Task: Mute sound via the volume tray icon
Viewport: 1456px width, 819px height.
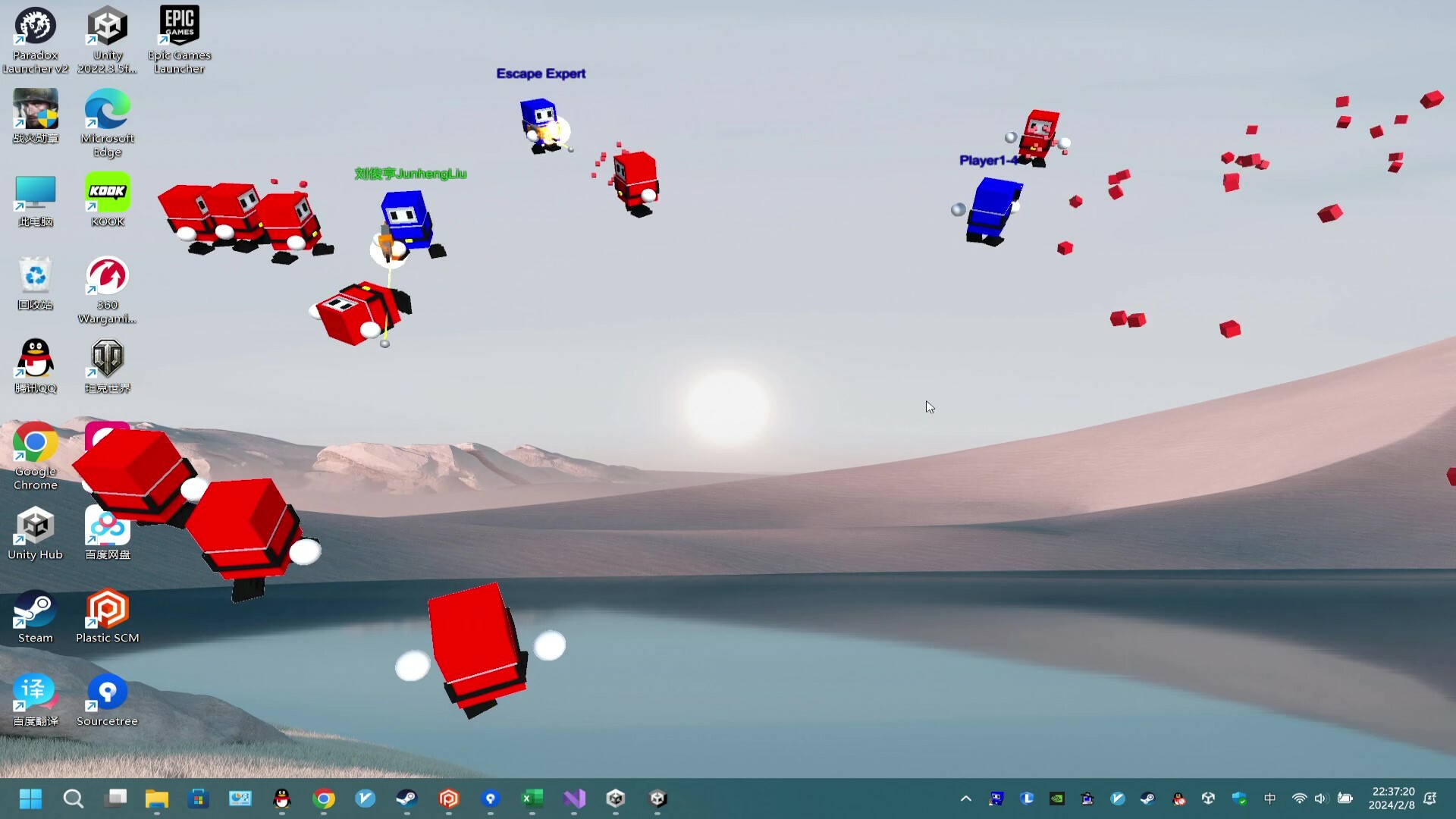Action: [1322, 799]
